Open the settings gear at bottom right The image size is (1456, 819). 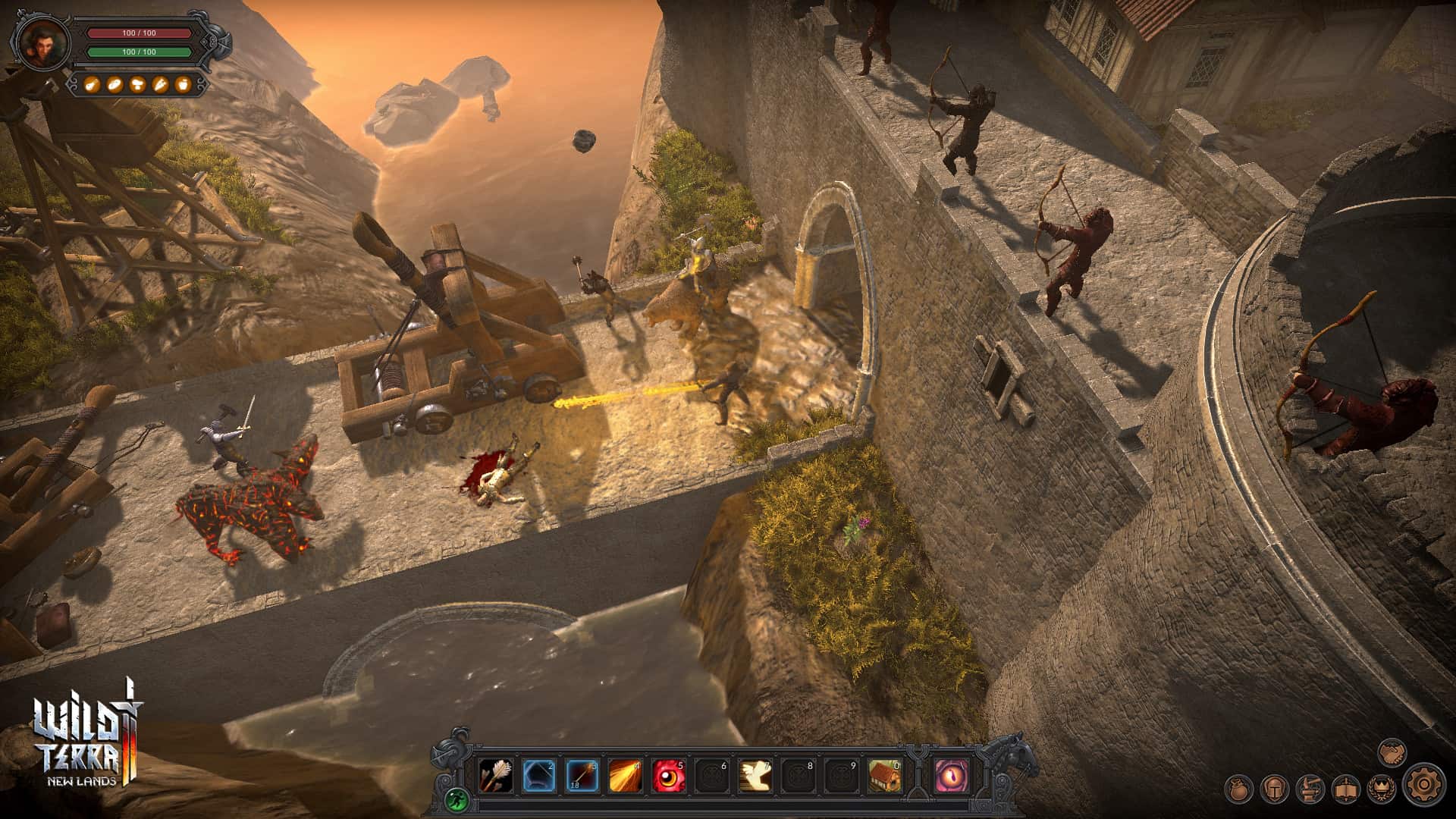[1425, 787]
